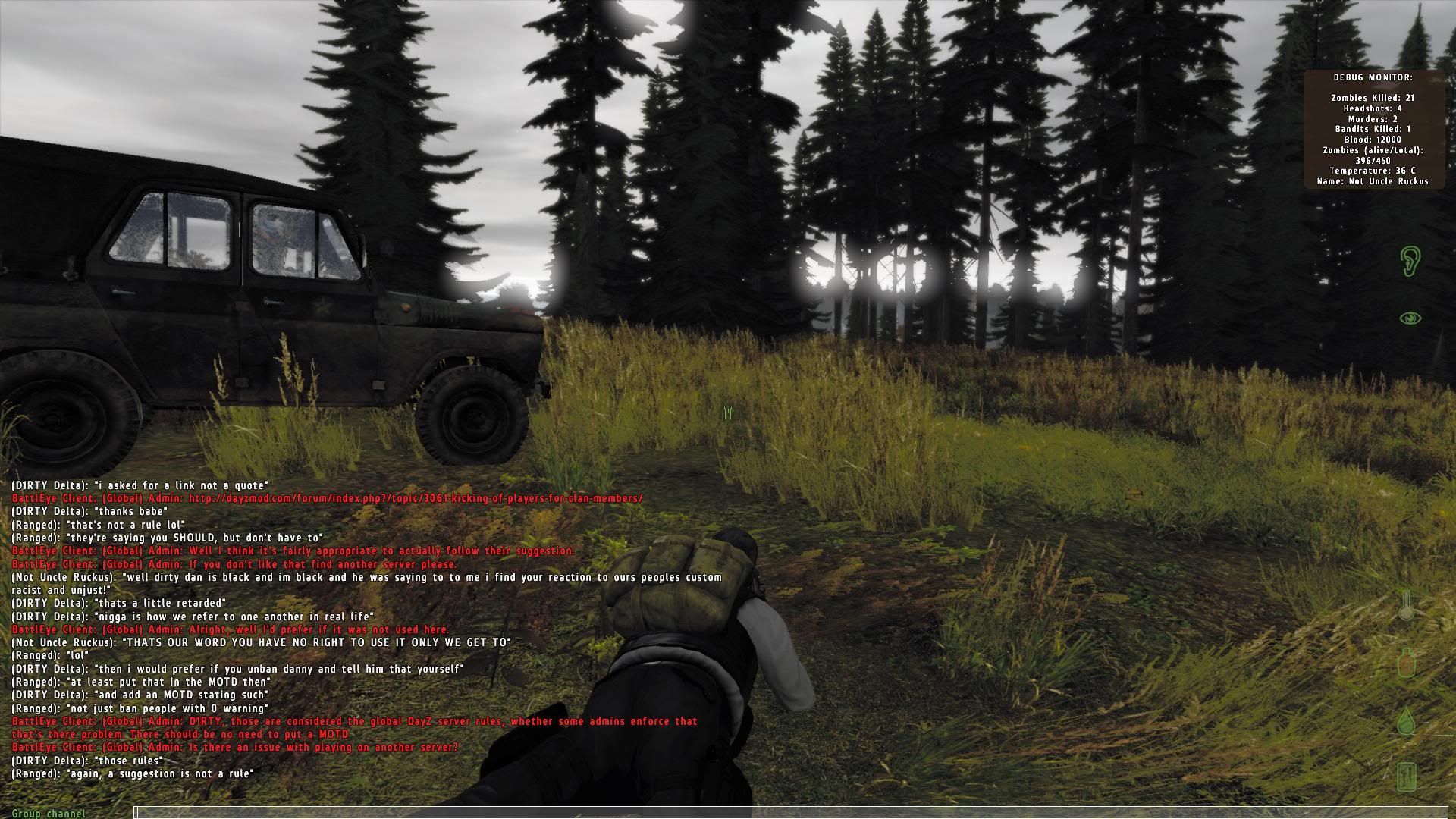The width and height of the screenshot is (1456, 819).
Task: Select the blood drop status icon
Action: click(1407, 720)
